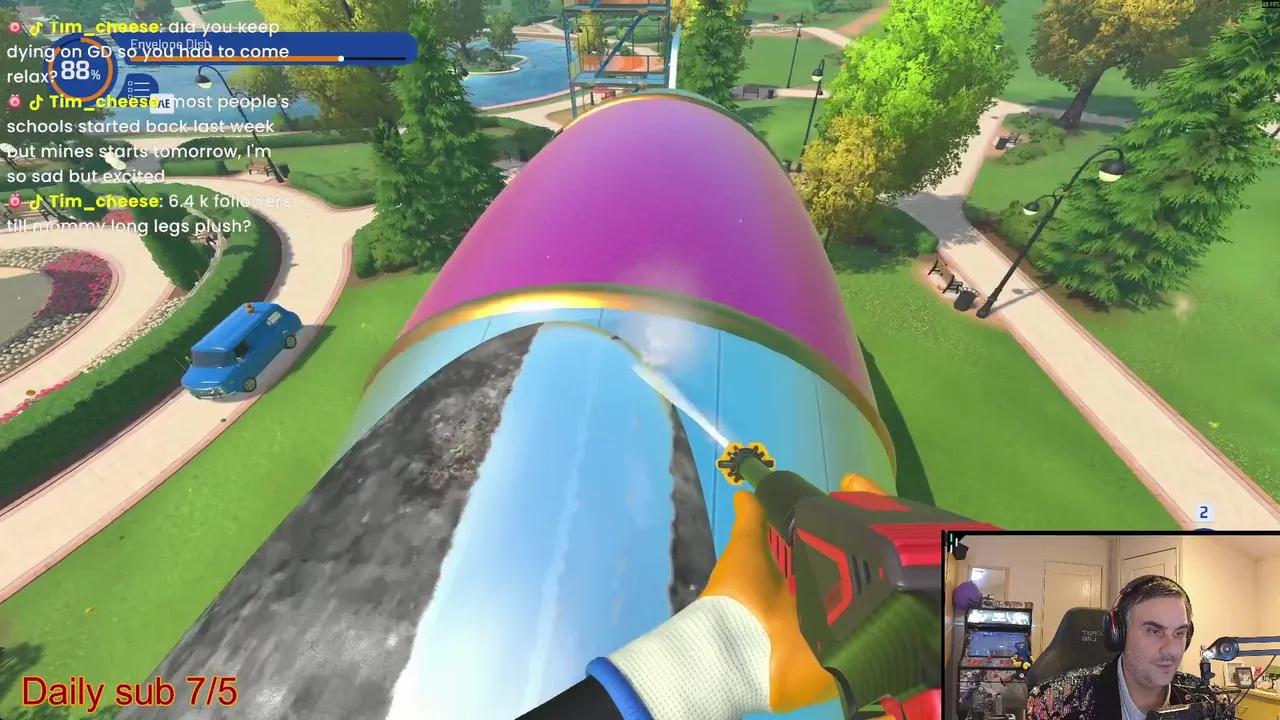This screenshot has width=1280, height=720.
Task: Click the music note icon beside first Tim_cheese message
Action: coord(37,26)
